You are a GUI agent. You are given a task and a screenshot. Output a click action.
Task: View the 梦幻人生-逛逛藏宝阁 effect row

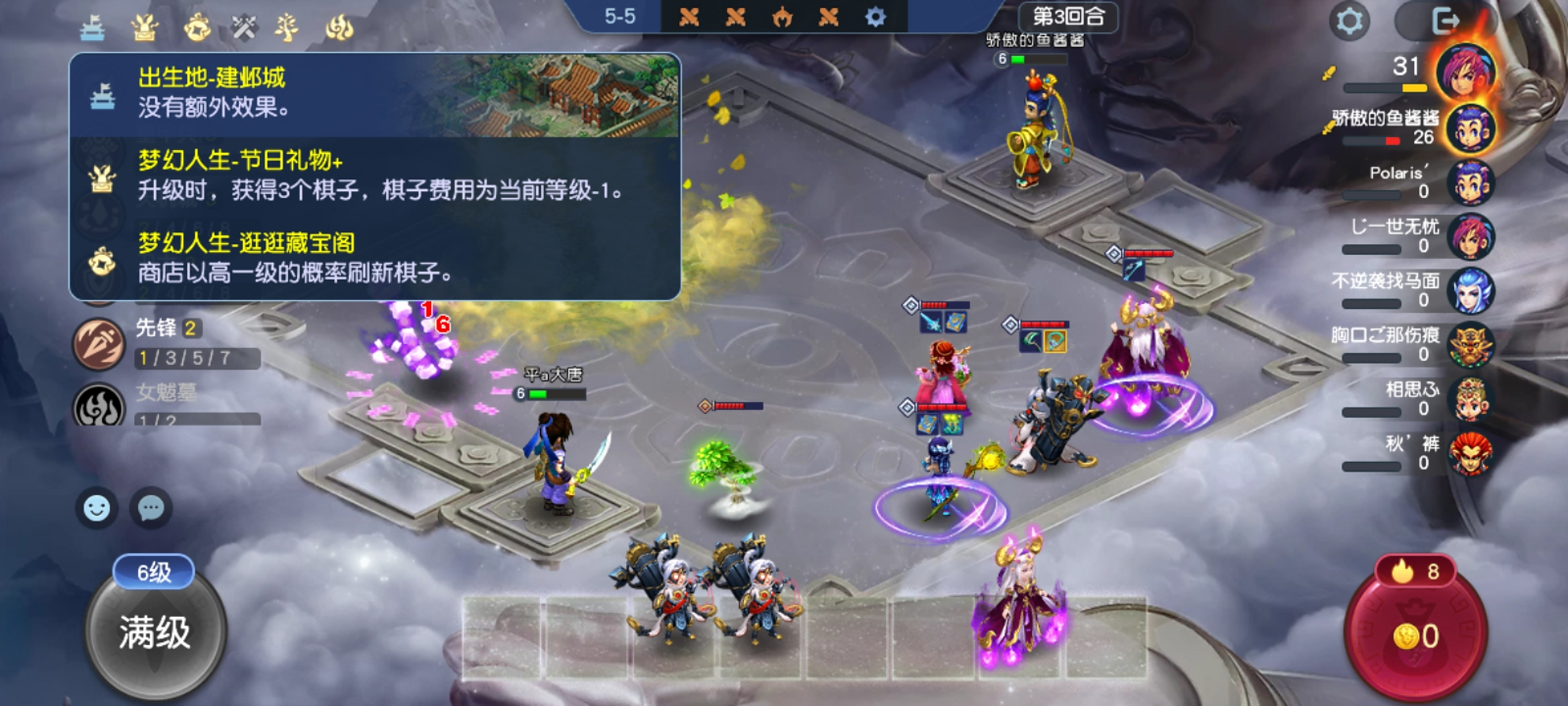tap(374, 259)
